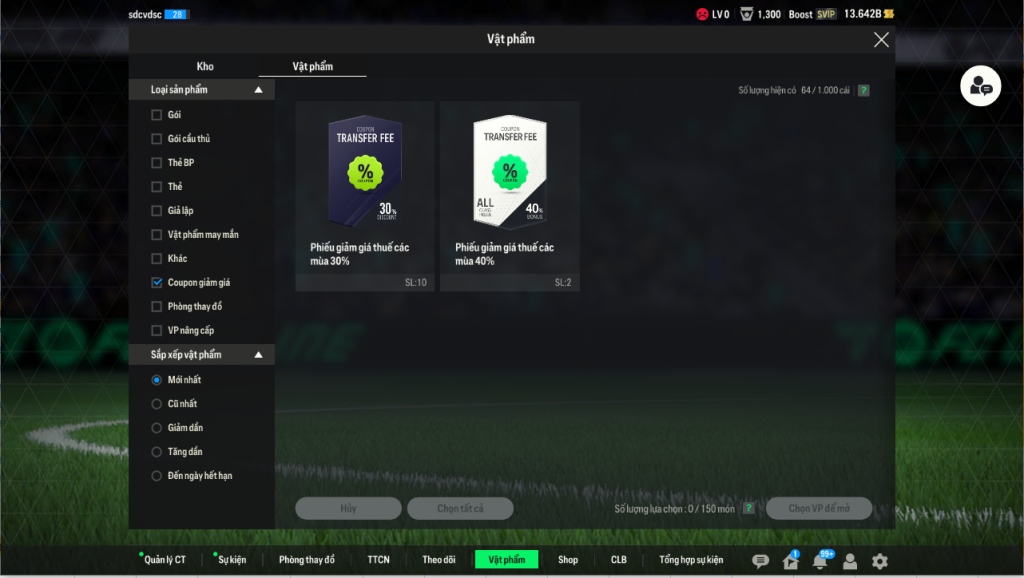Check the VP nâng cấp filter
This screenshot has height=578, width=1024.
(x=156, y=331)
